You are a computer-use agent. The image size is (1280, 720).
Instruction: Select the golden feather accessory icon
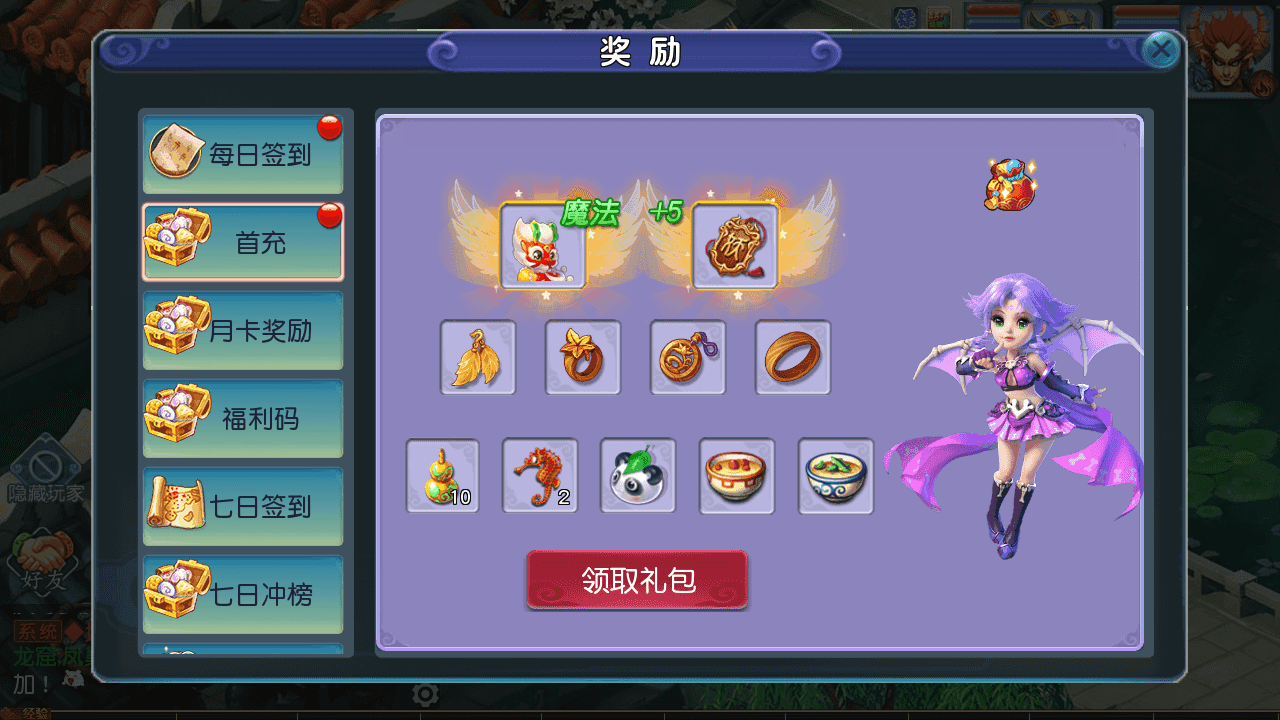(478, 357)
